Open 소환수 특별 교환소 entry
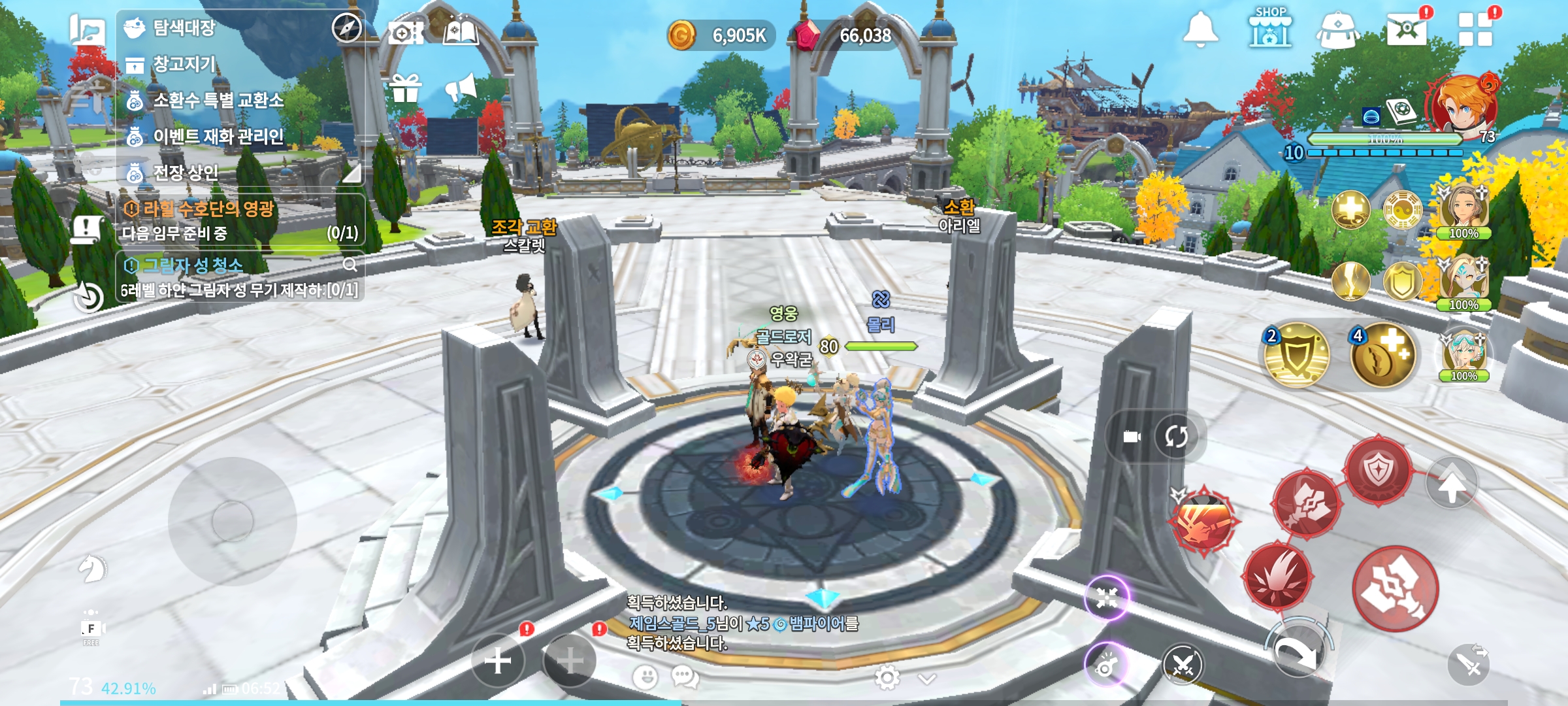The width and height of the screenshot is (1568, 706). [x=218, y=100]
